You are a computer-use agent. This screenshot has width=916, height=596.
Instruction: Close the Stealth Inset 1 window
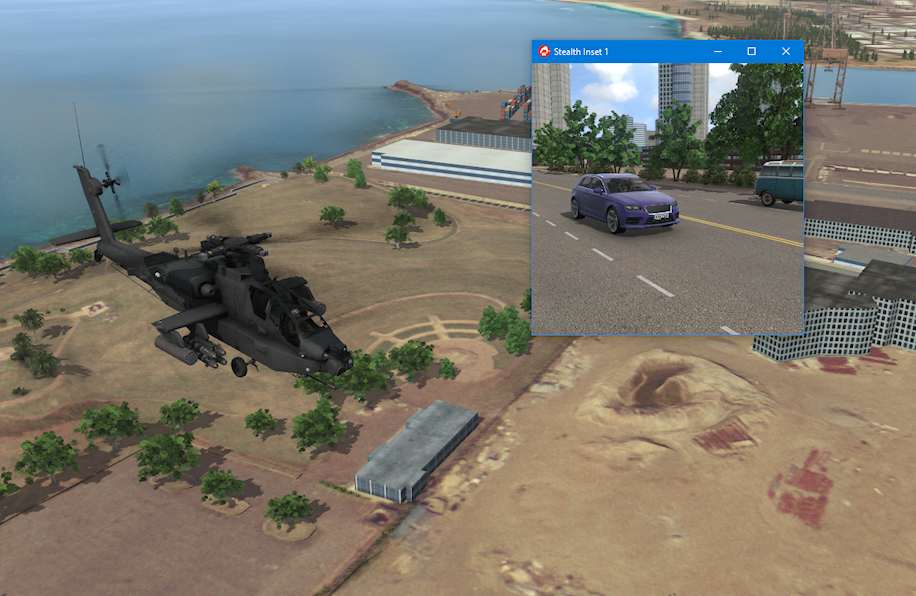click(x=786, y=51)
